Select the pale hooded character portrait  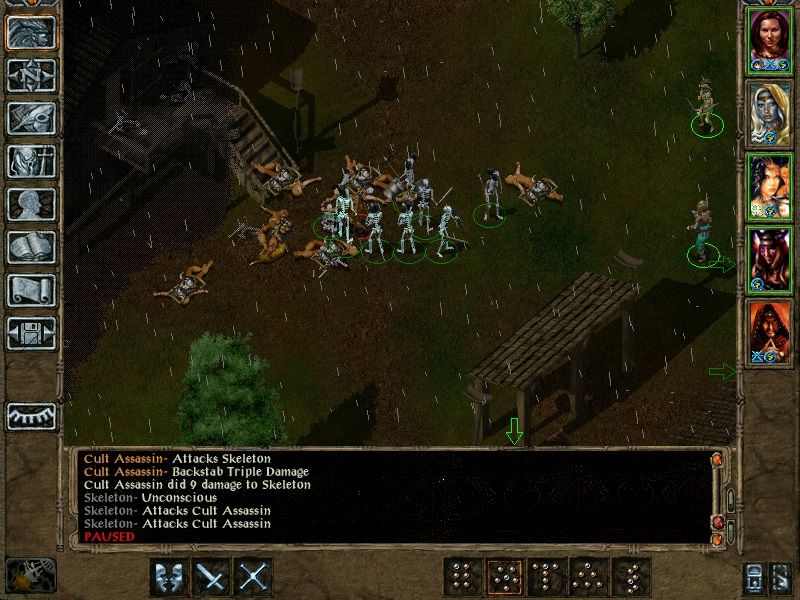(770, 111)
